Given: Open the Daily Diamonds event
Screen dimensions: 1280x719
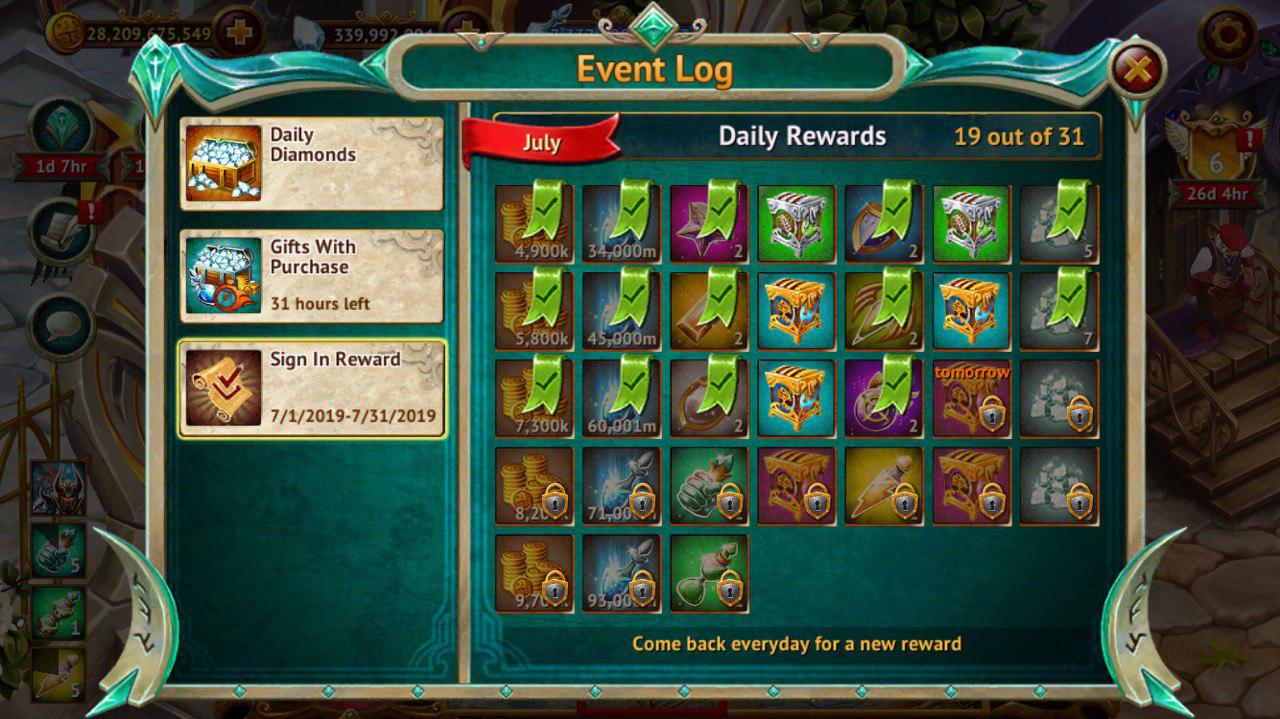Looking at the screenshot, I should coord(311,163).
